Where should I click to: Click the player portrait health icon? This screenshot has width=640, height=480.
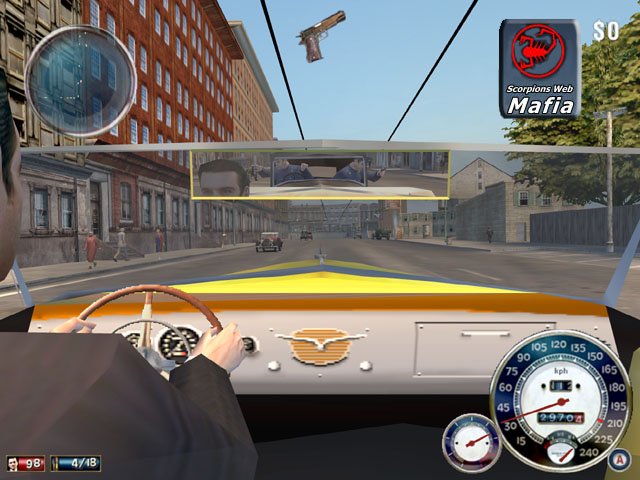point(13,464)
